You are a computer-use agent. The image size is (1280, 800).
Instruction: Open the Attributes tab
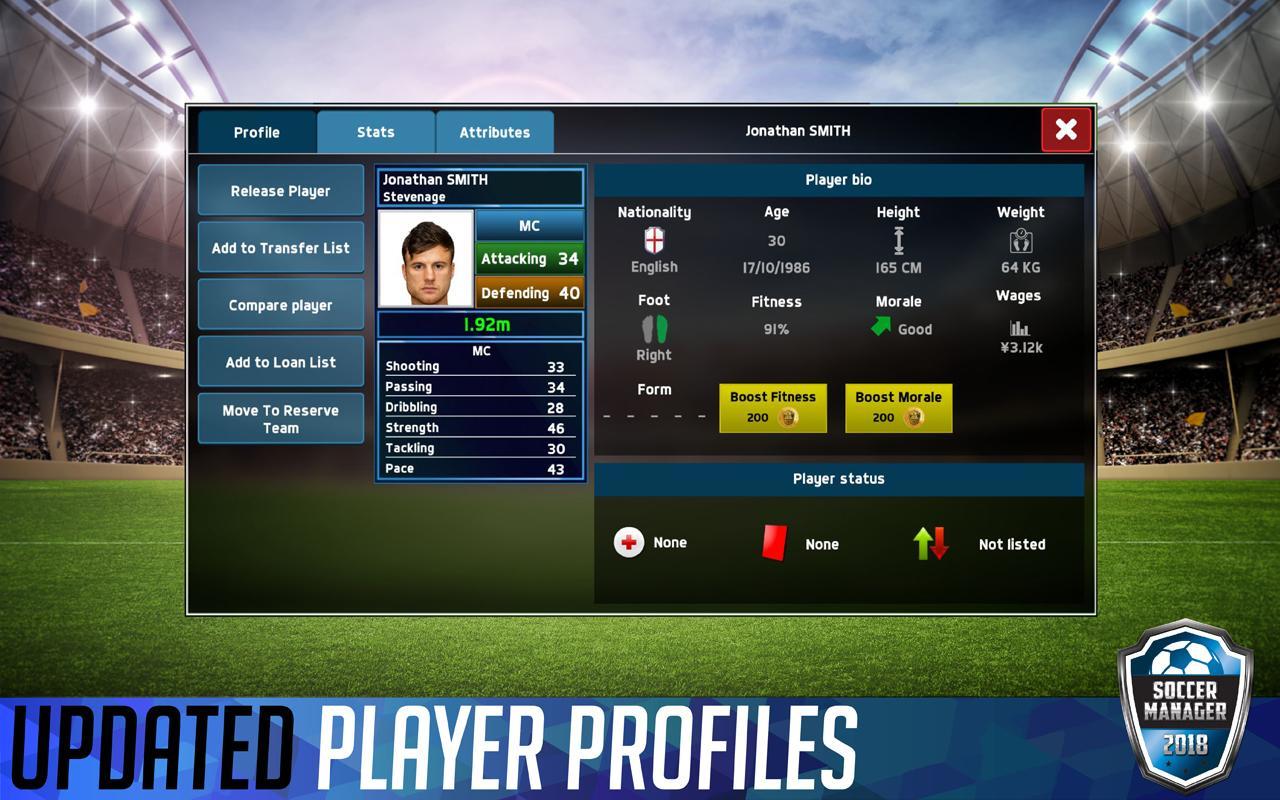pos(494,131)
